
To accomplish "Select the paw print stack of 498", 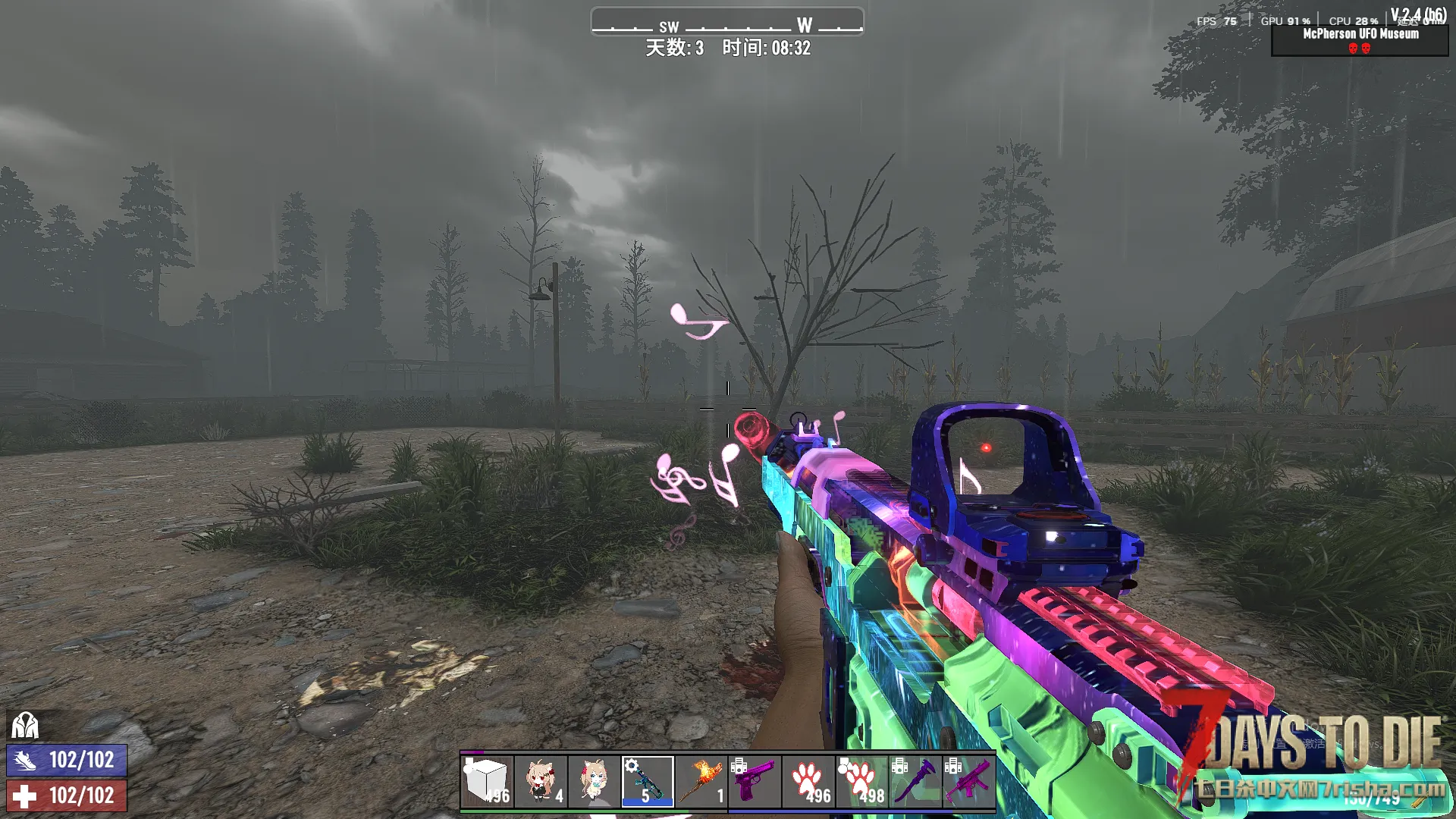I will click(x=861, y=781).
